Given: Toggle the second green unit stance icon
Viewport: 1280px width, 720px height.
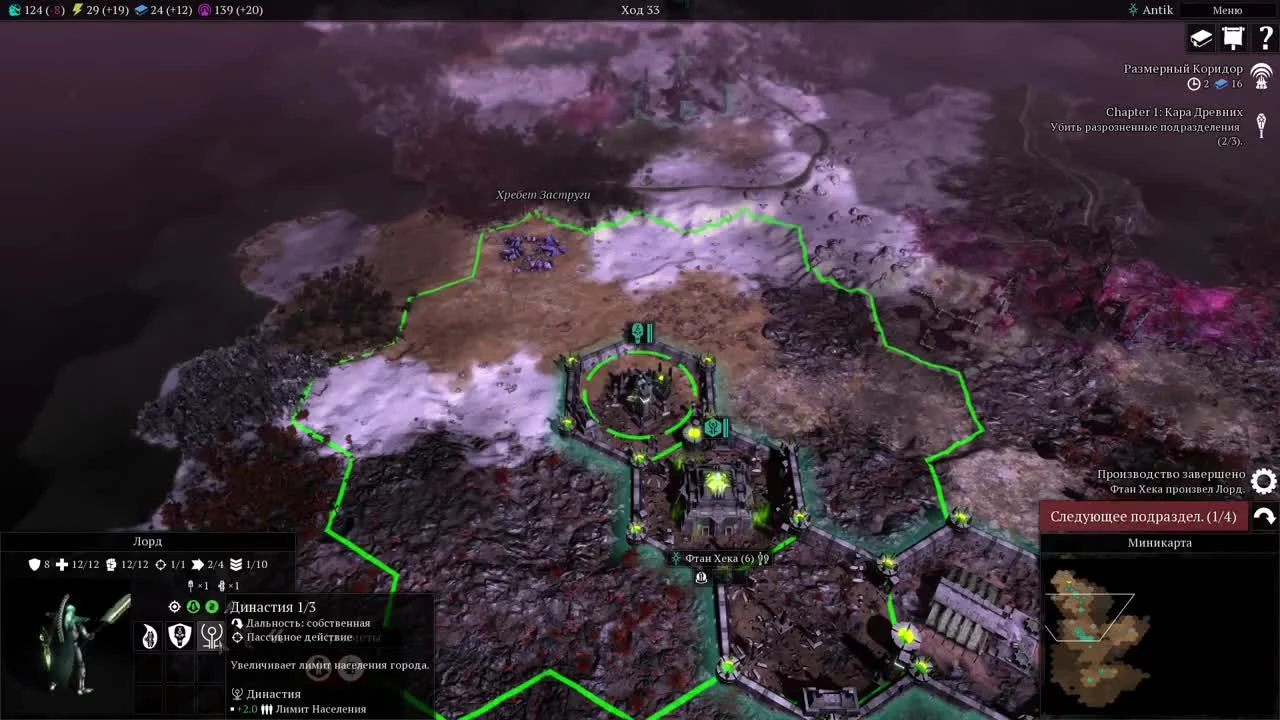Looking at the screenshot, I should [x=210, y=606].
